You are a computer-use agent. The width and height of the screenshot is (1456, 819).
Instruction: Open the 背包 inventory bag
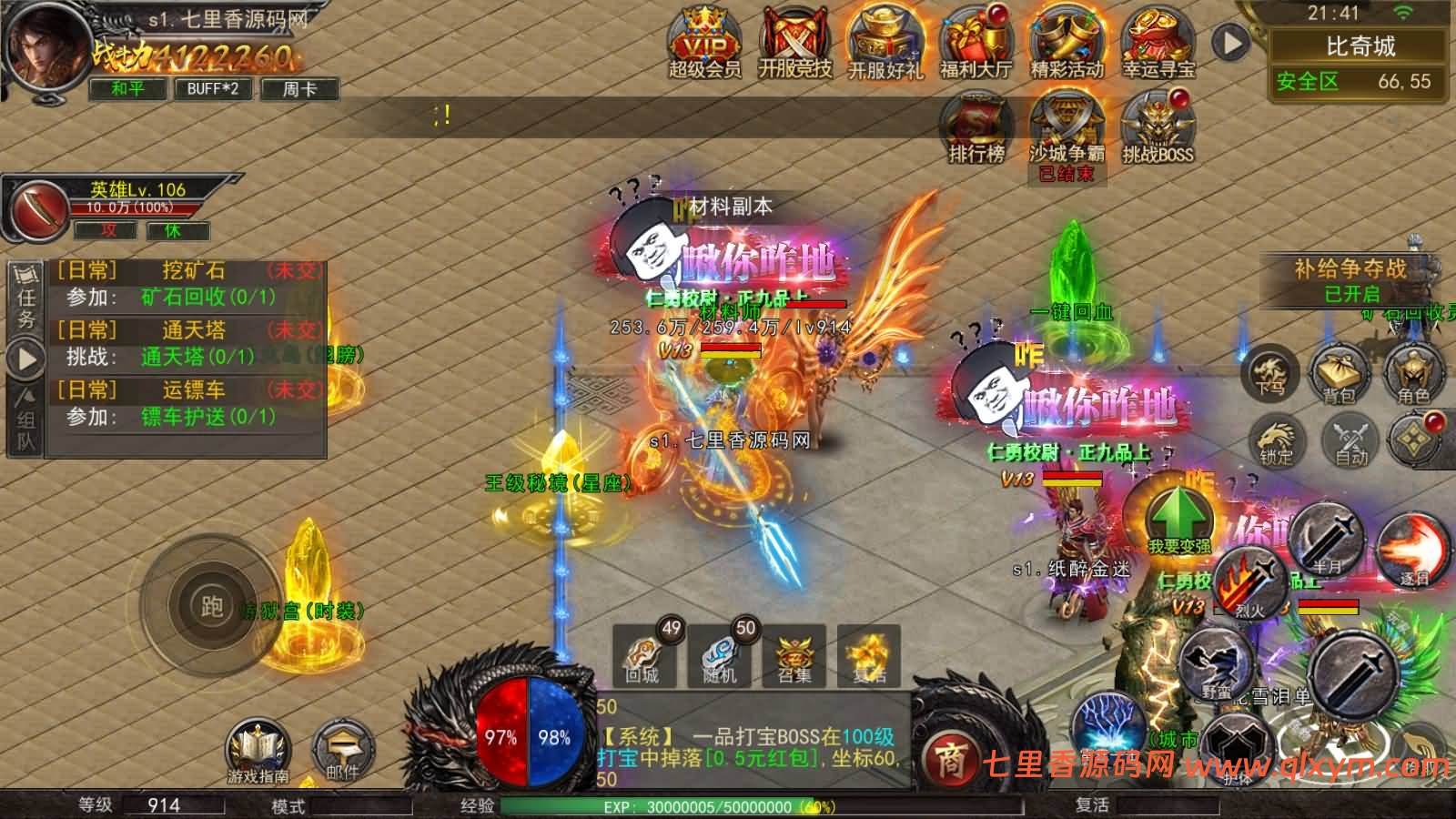[1339, 375]
